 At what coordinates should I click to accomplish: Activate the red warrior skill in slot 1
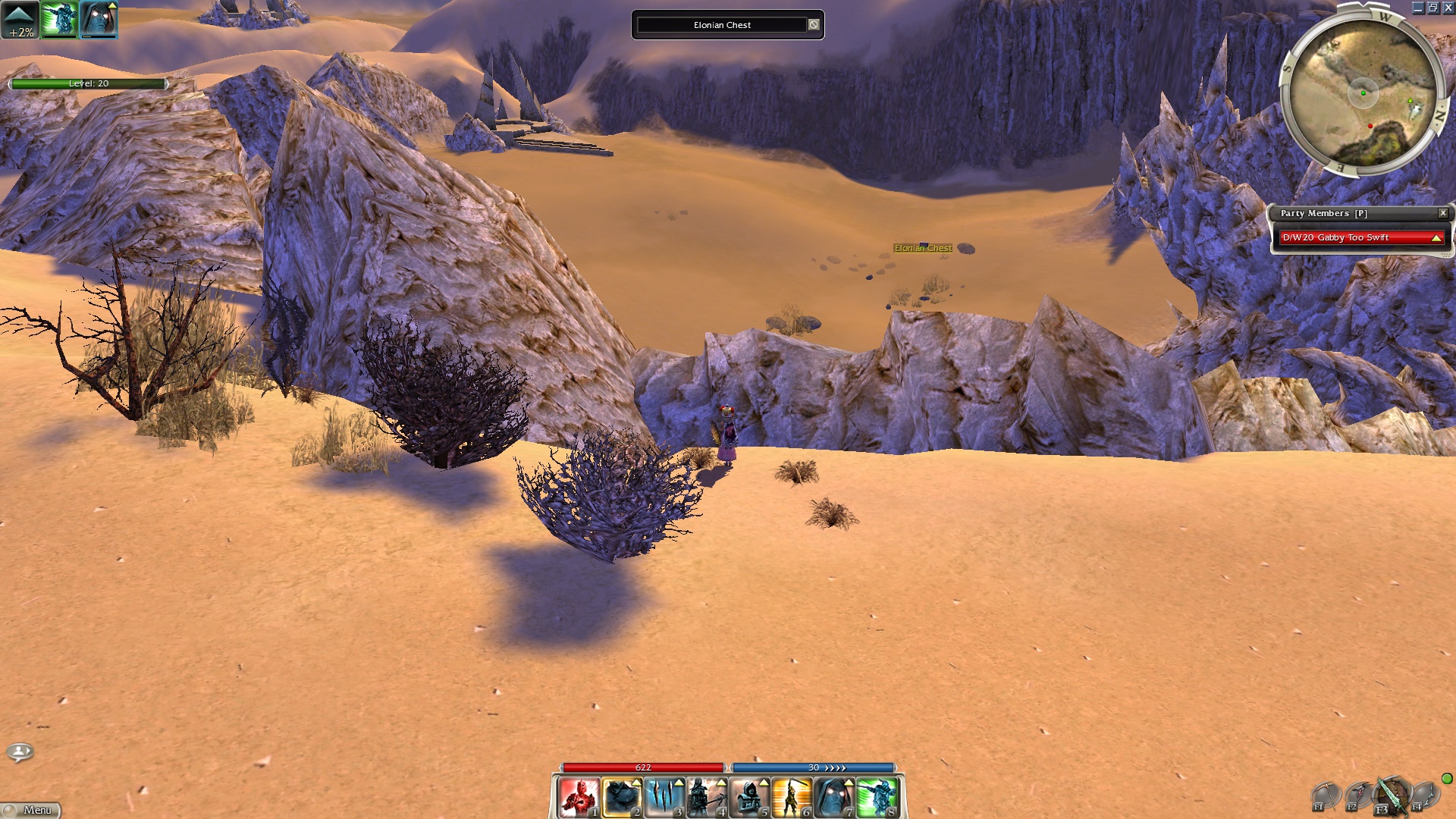click(579, 798)
